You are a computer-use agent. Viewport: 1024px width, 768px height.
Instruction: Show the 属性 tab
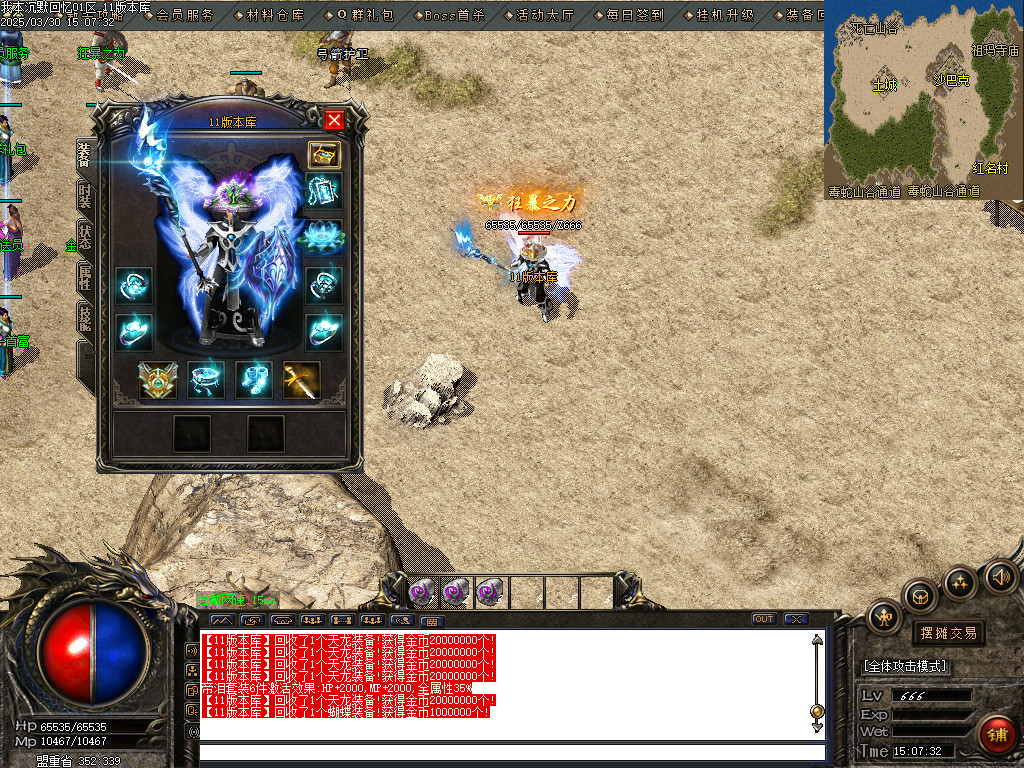click(x=84, y=279)
